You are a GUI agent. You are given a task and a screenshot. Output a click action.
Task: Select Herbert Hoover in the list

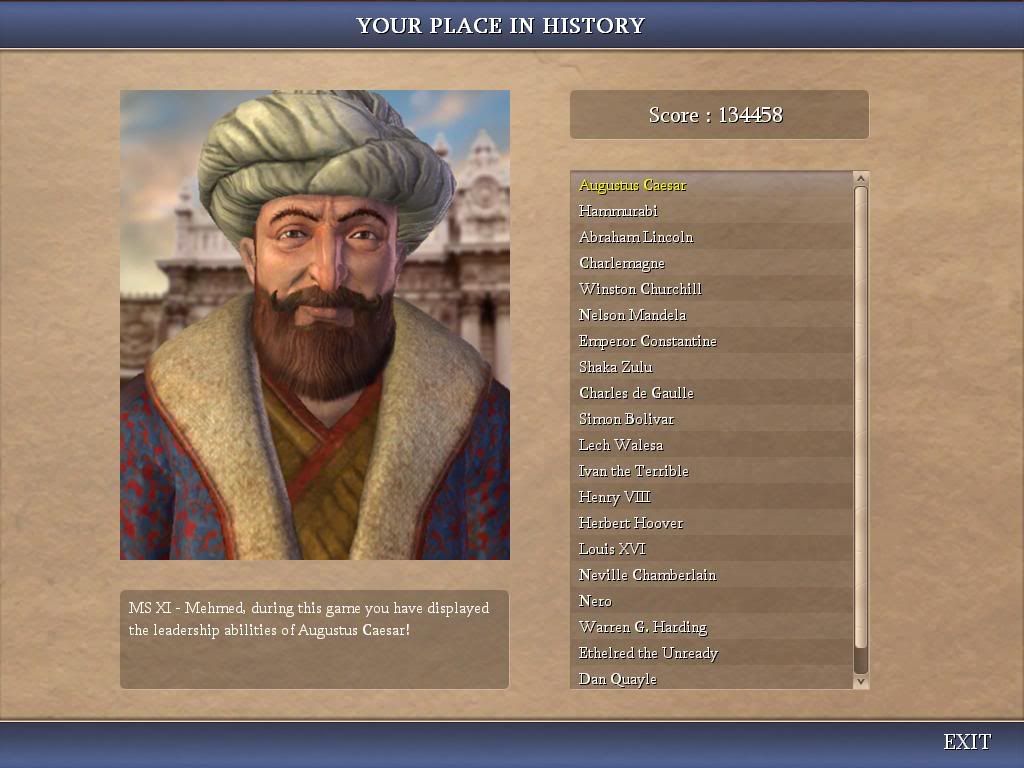pyautogui.click(x=631, y=523)
